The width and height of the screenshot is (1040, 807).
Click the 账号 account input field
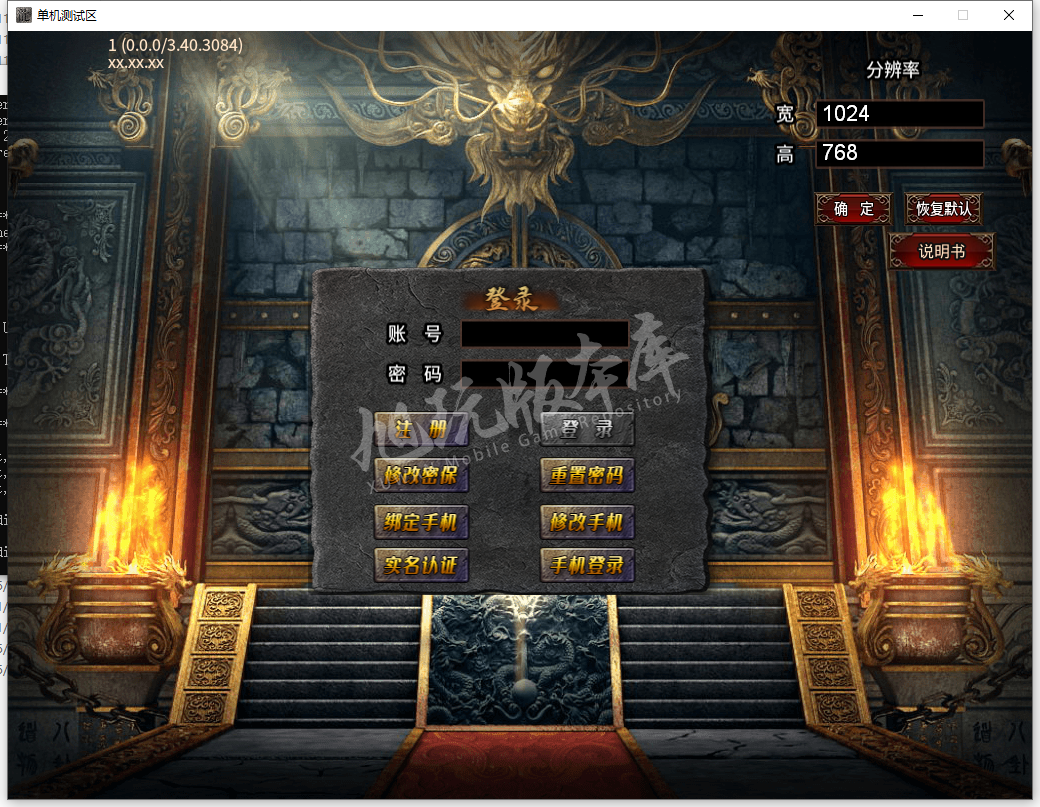[x=545, y=334]
